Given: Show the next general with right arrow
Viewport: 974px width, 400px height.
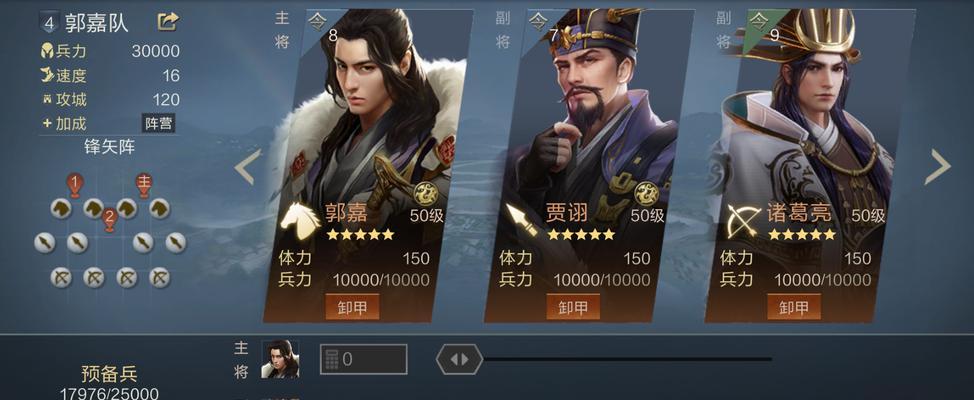Looking at the screenshot, I should coord(937,167).
